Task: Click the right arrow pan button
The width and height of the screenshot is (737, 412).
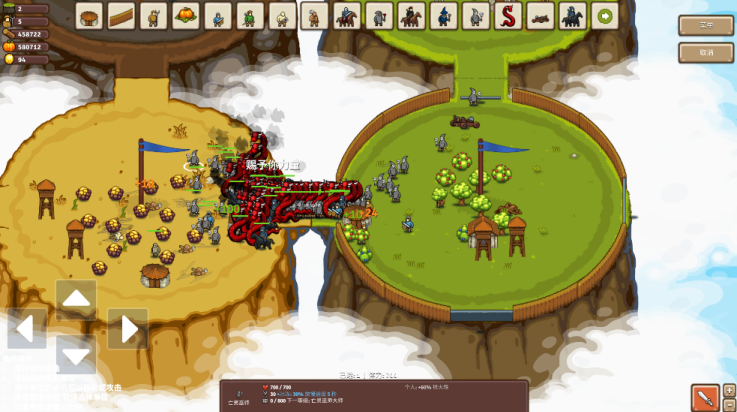Action: 127,328
